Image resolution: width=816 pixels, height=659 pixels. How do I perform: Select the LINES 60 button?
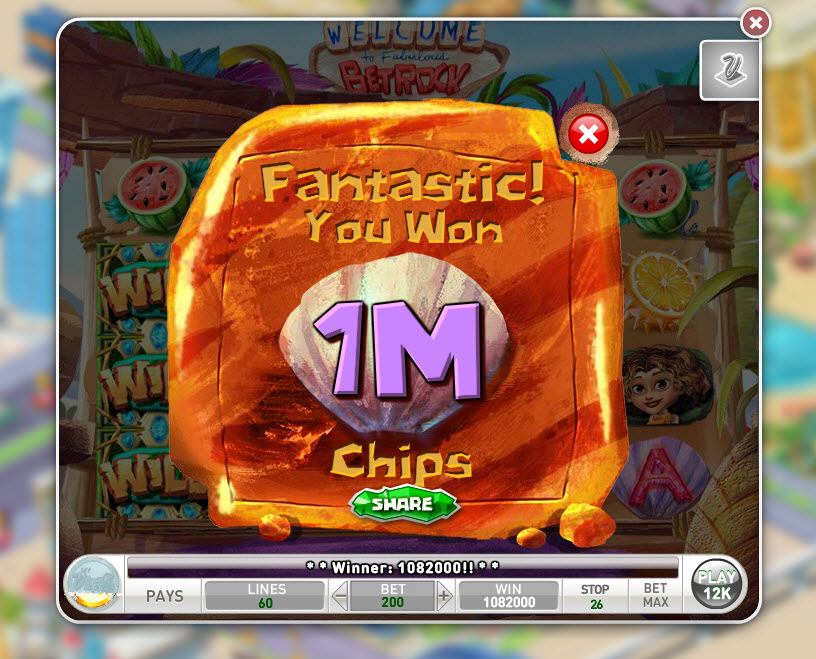click(266, 596)
